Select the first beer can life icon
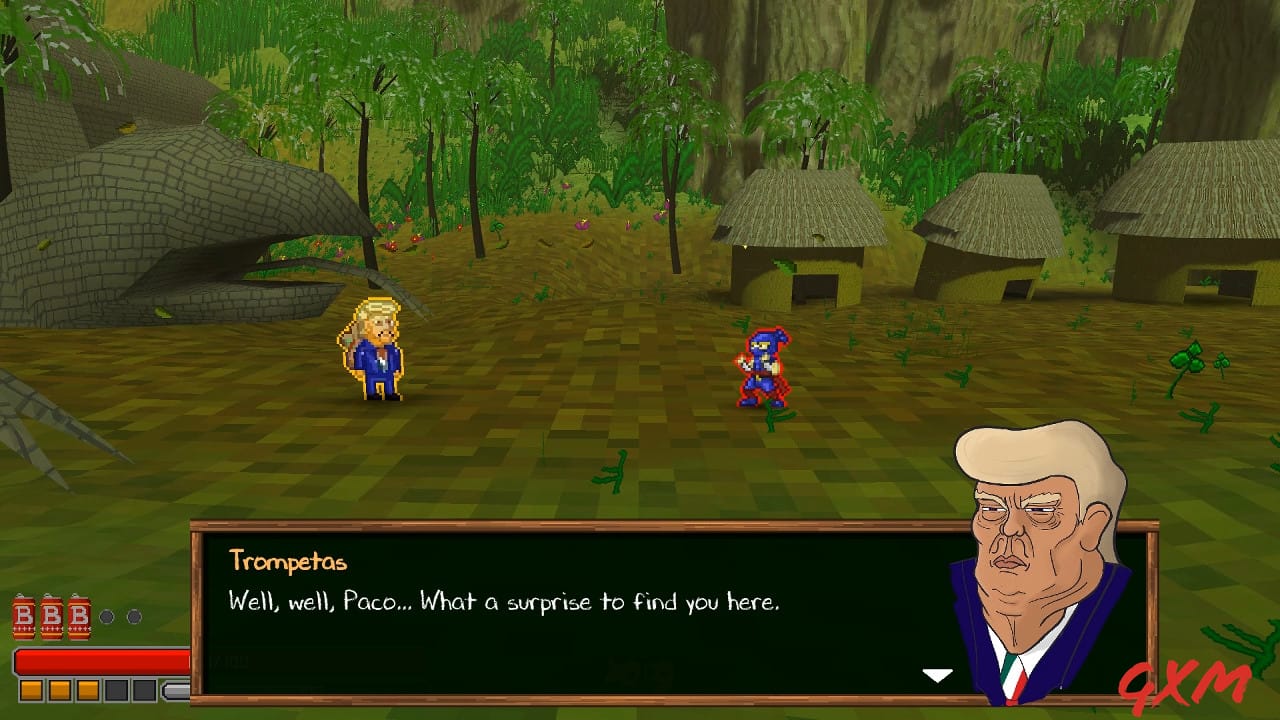The height and width of the screenshot is (720, 1280). point(23,618)
